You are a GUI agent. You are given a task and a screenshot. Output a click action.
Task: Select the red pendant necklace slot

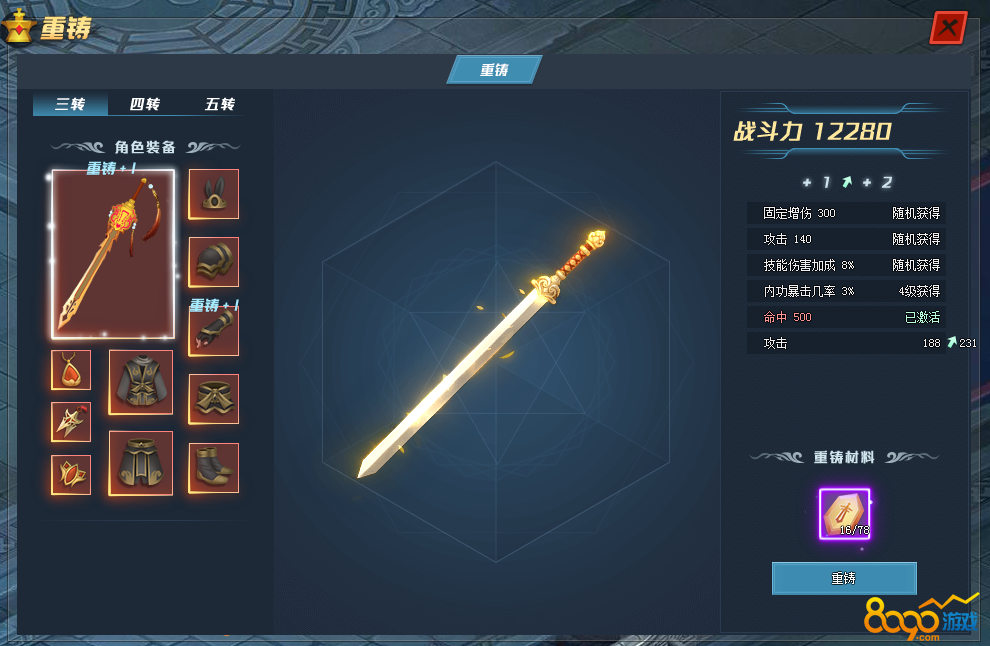[x=71, y=370]
